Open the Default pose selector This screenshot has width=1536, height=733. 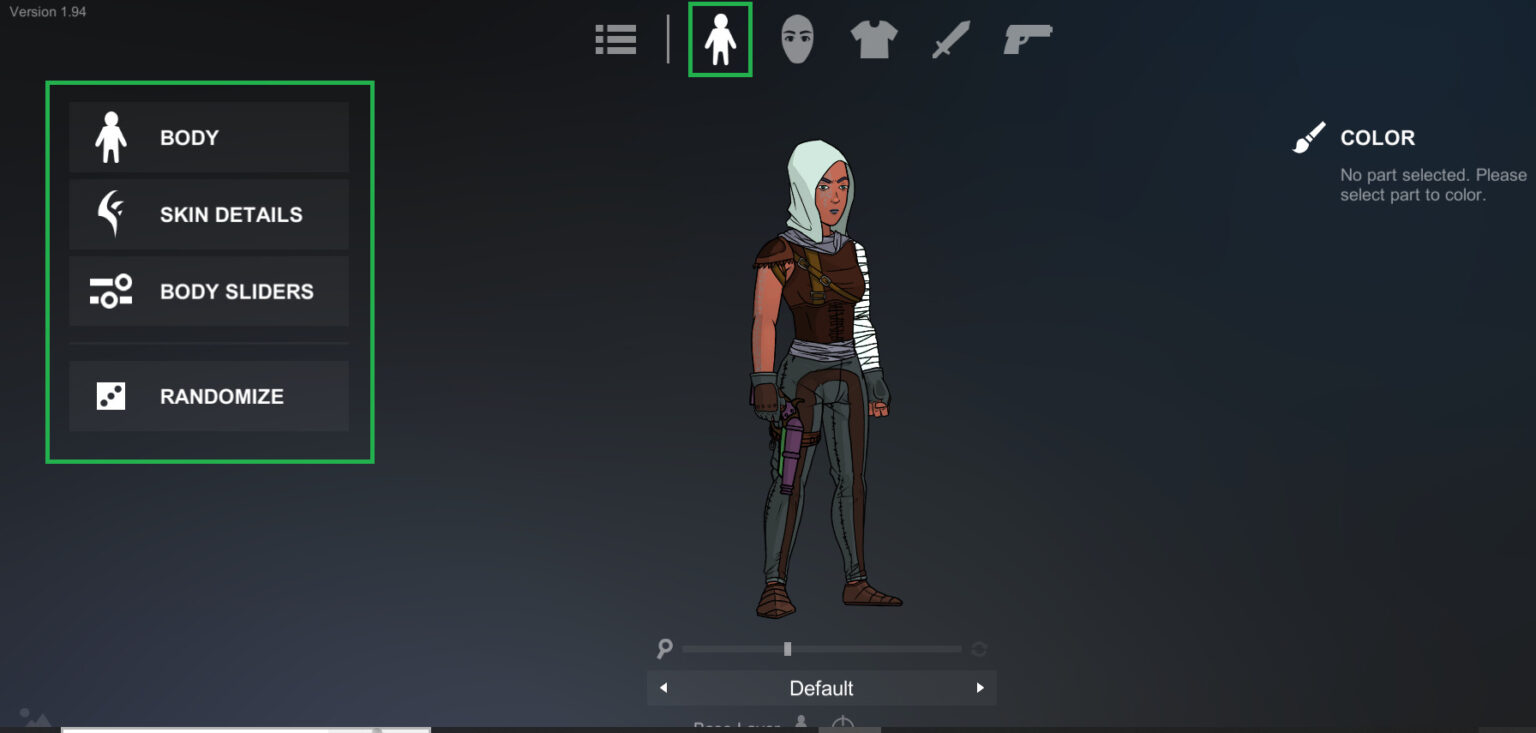(821, 688)
